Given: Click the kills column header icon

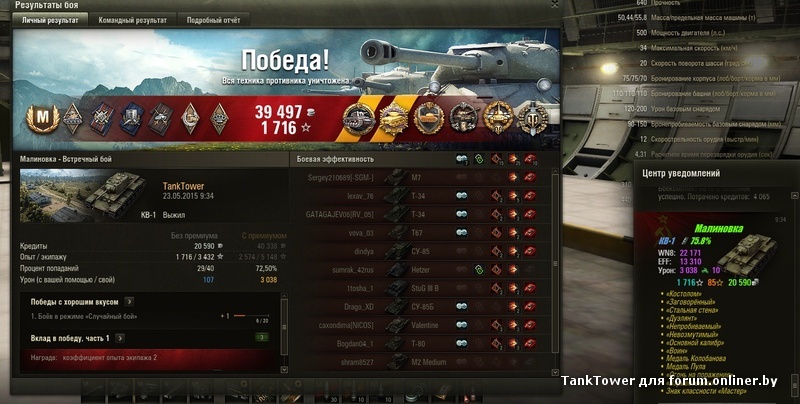Looking at the screenshot, I should coord(529,159).
